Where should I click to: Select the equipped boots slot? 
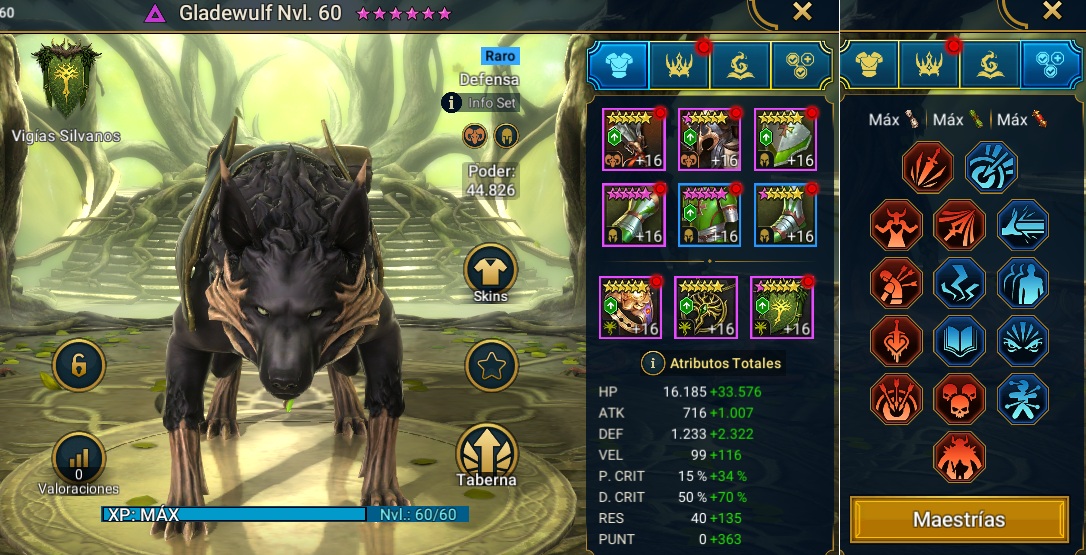(785, 214)
